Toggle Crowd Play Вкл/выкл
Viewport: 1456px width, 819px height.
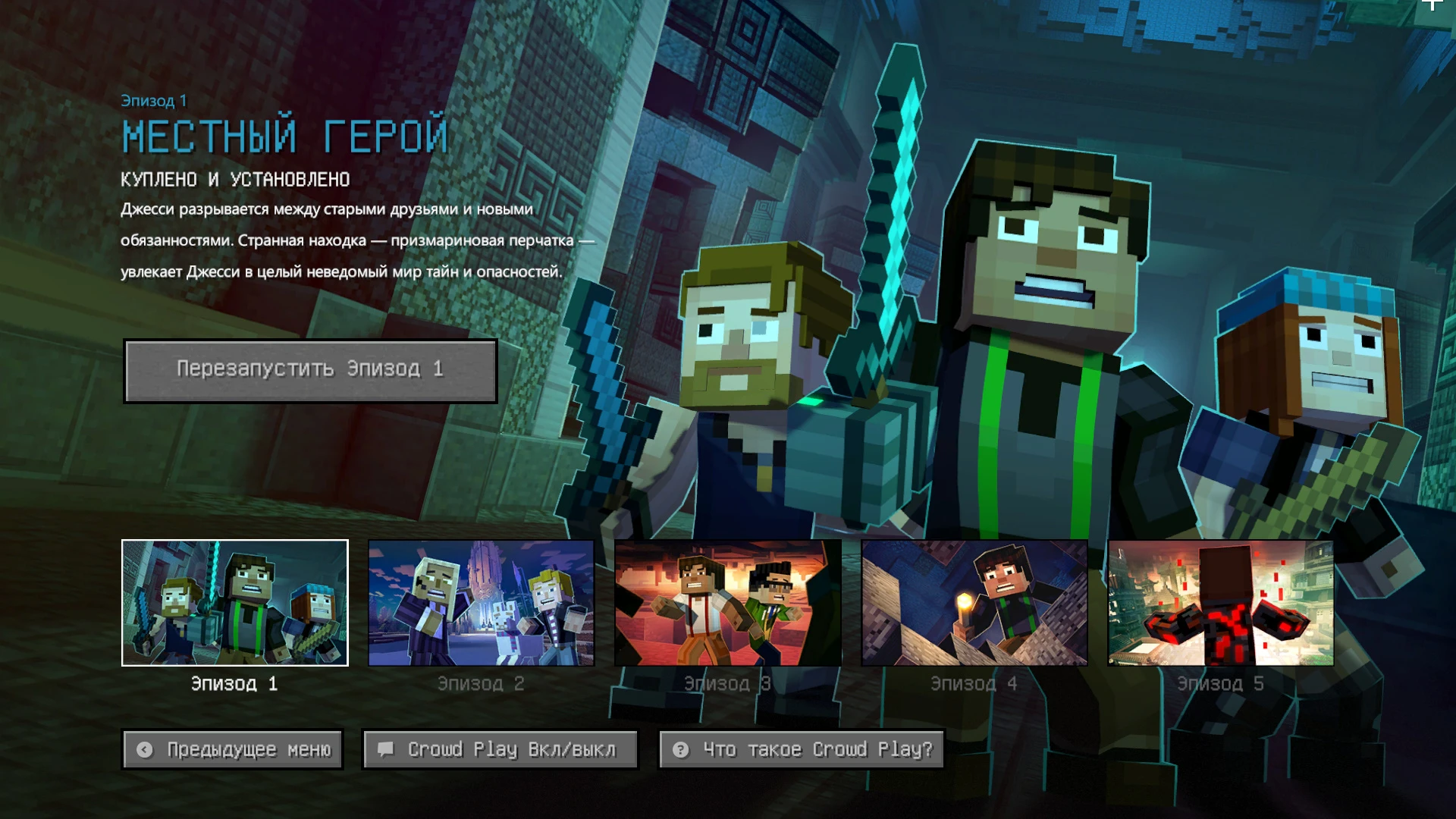(500, 749)
